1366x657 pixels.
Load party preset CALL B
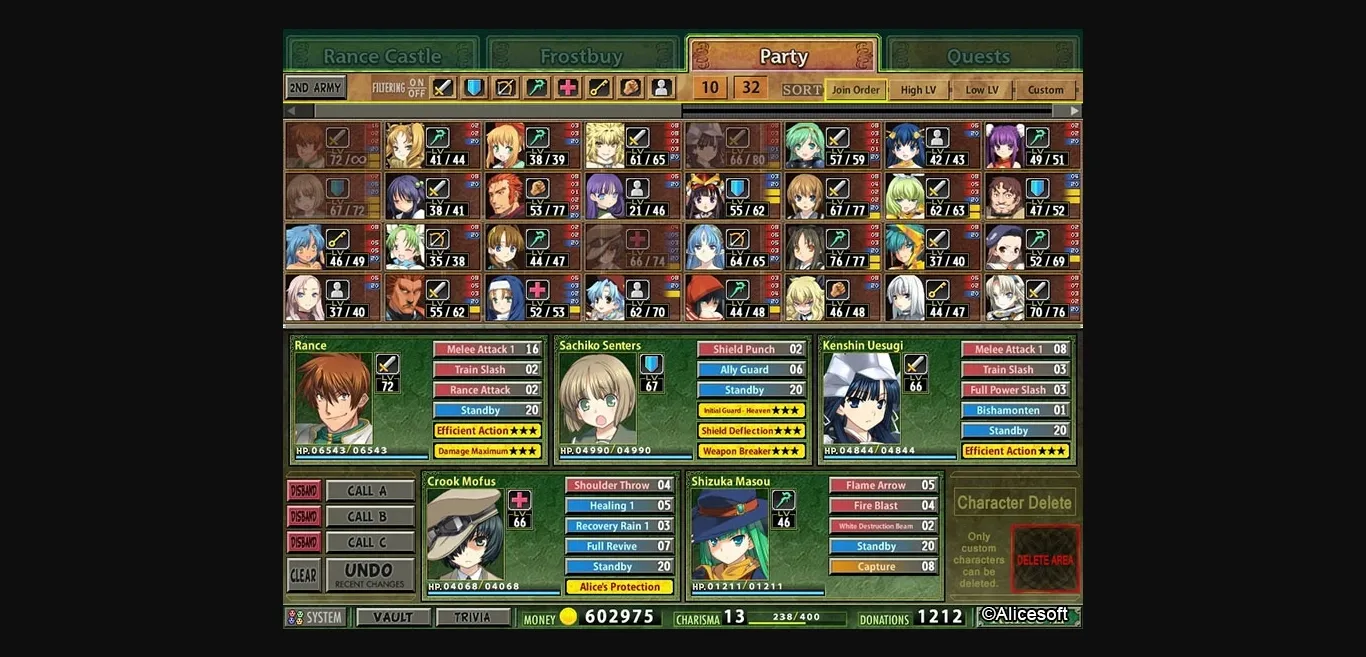[x=369, y=517]
